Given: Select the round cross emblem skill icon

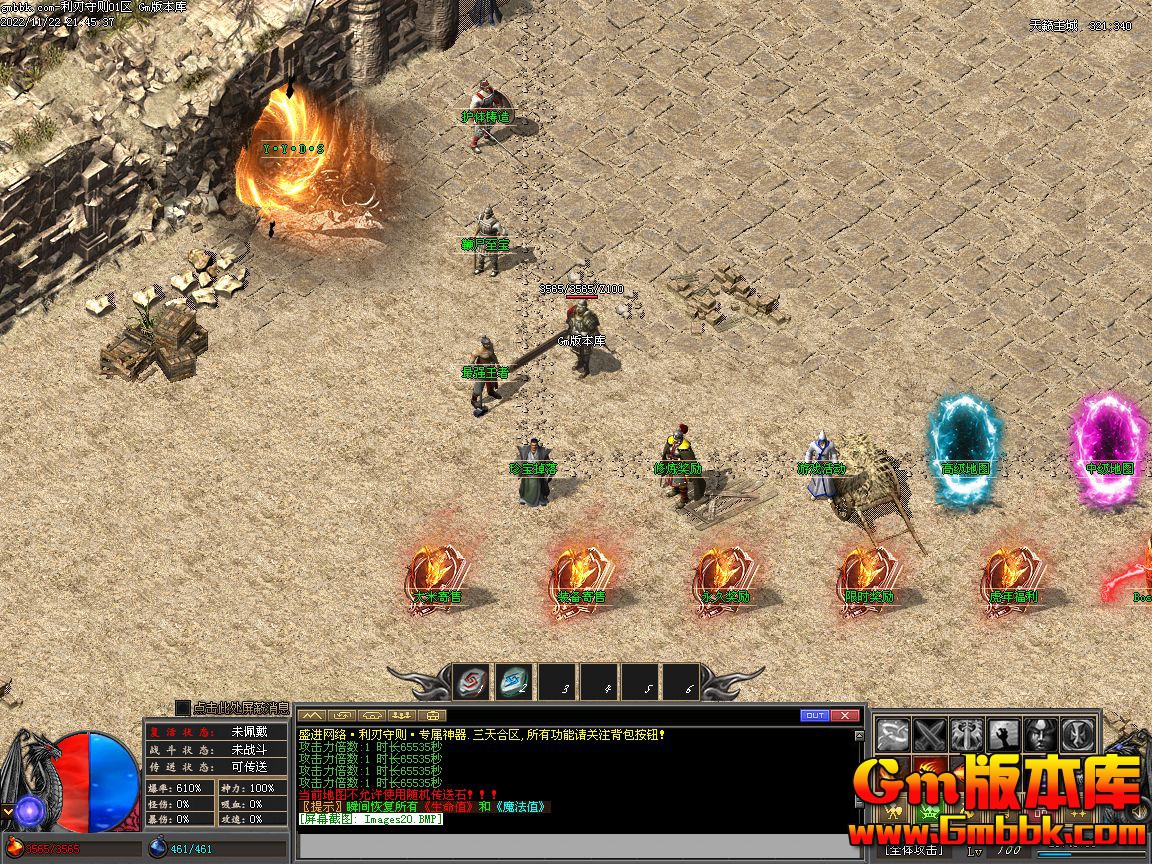Looking at the screenshot, I should 1076,736.
